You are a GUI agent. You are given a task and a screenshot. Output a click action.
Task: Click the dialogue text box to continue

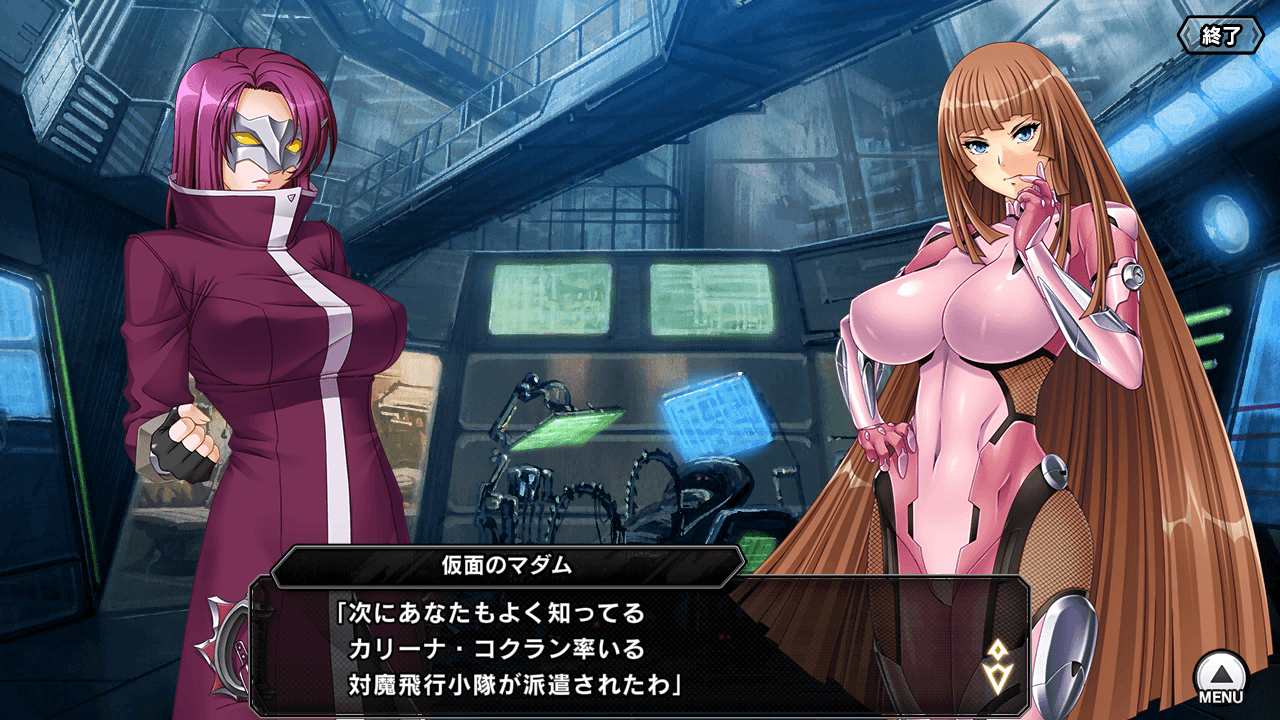[x=640, y=640]
